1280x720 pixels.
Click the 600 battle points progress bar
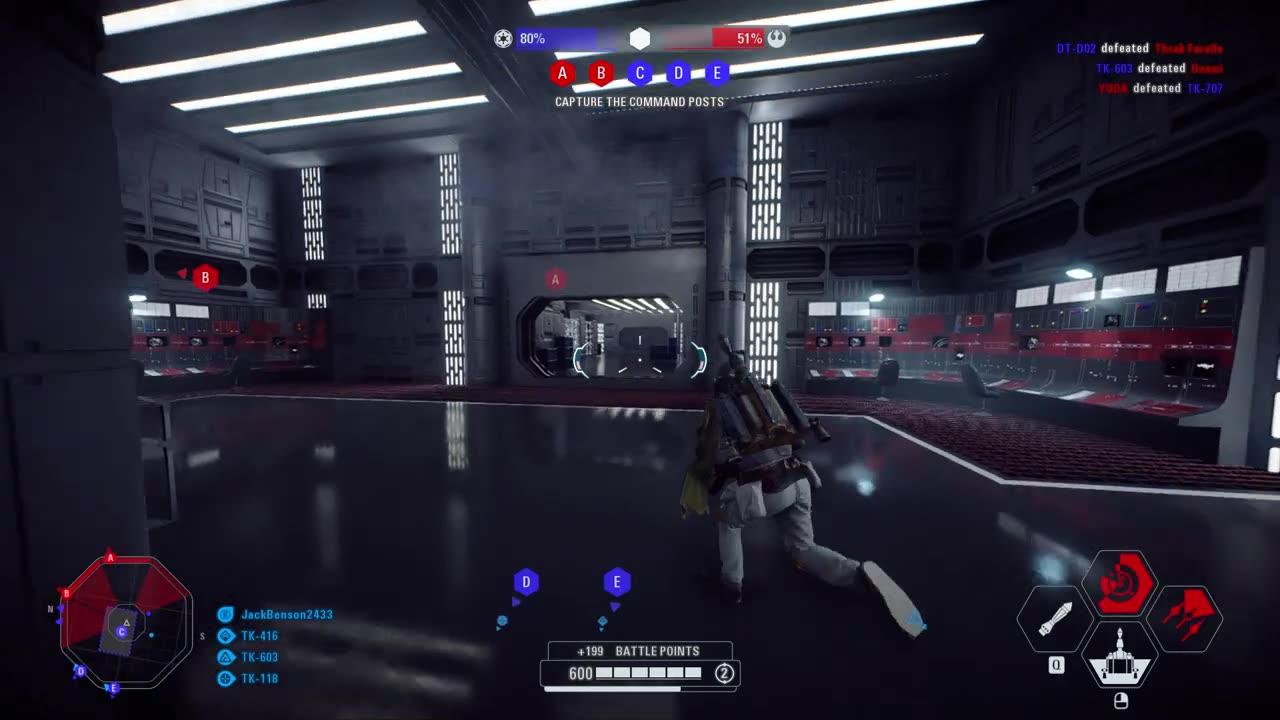[639, 675]
